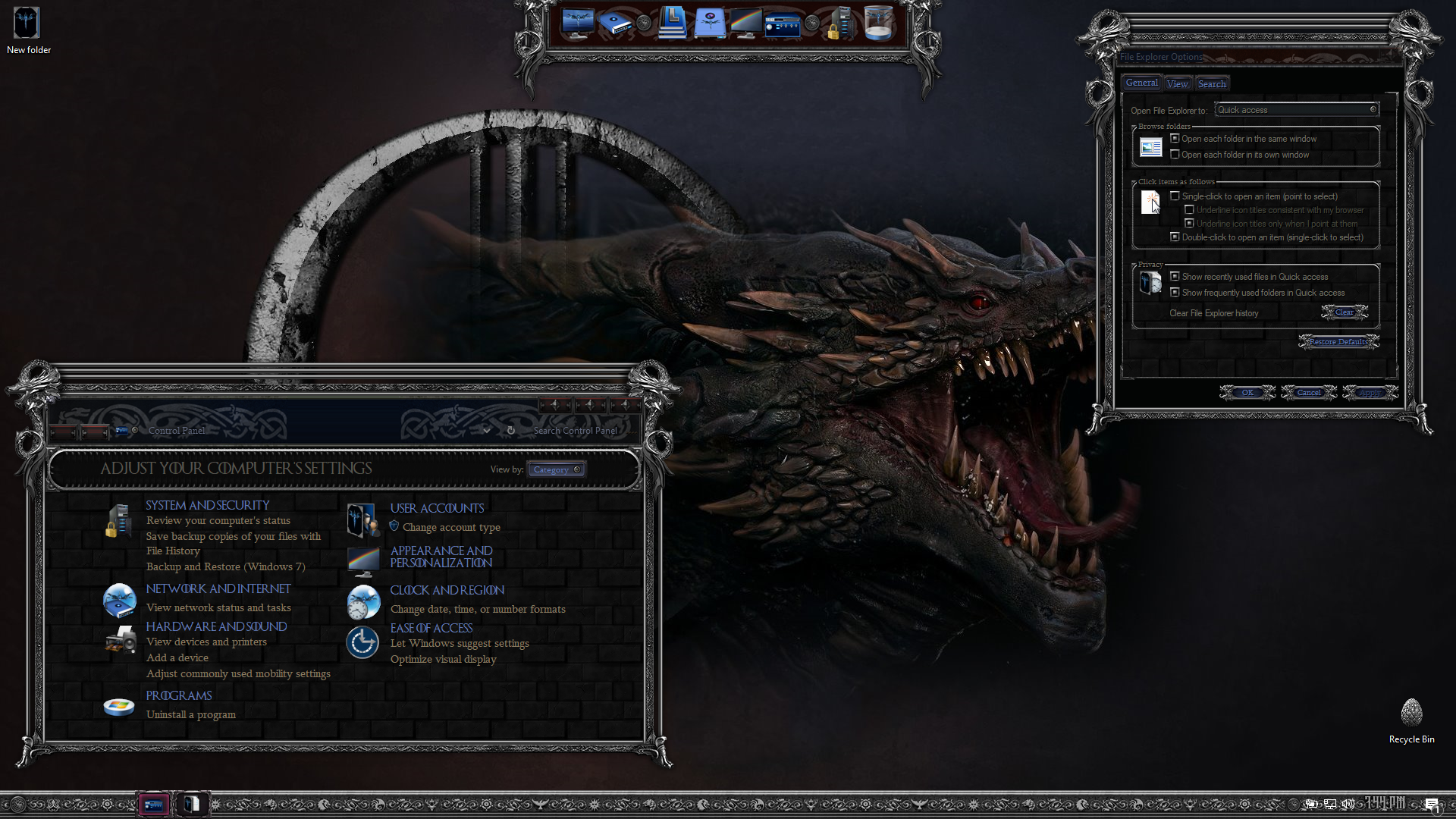The height and width of the screenshot is (819, 1456).
Task: Click Uninstall a program link
Action: 190,714
